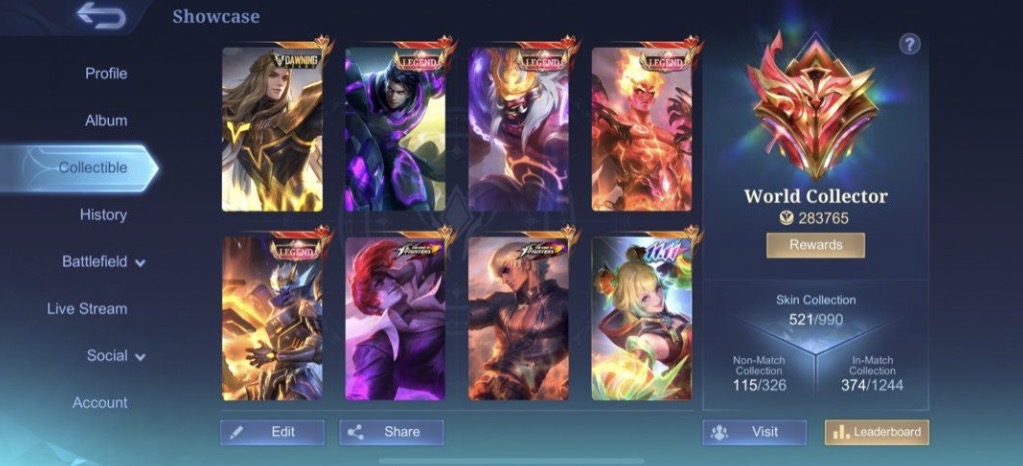Claim collector Rewards
The width and height of the screenshot is (1023, 466).
(815, 245)
